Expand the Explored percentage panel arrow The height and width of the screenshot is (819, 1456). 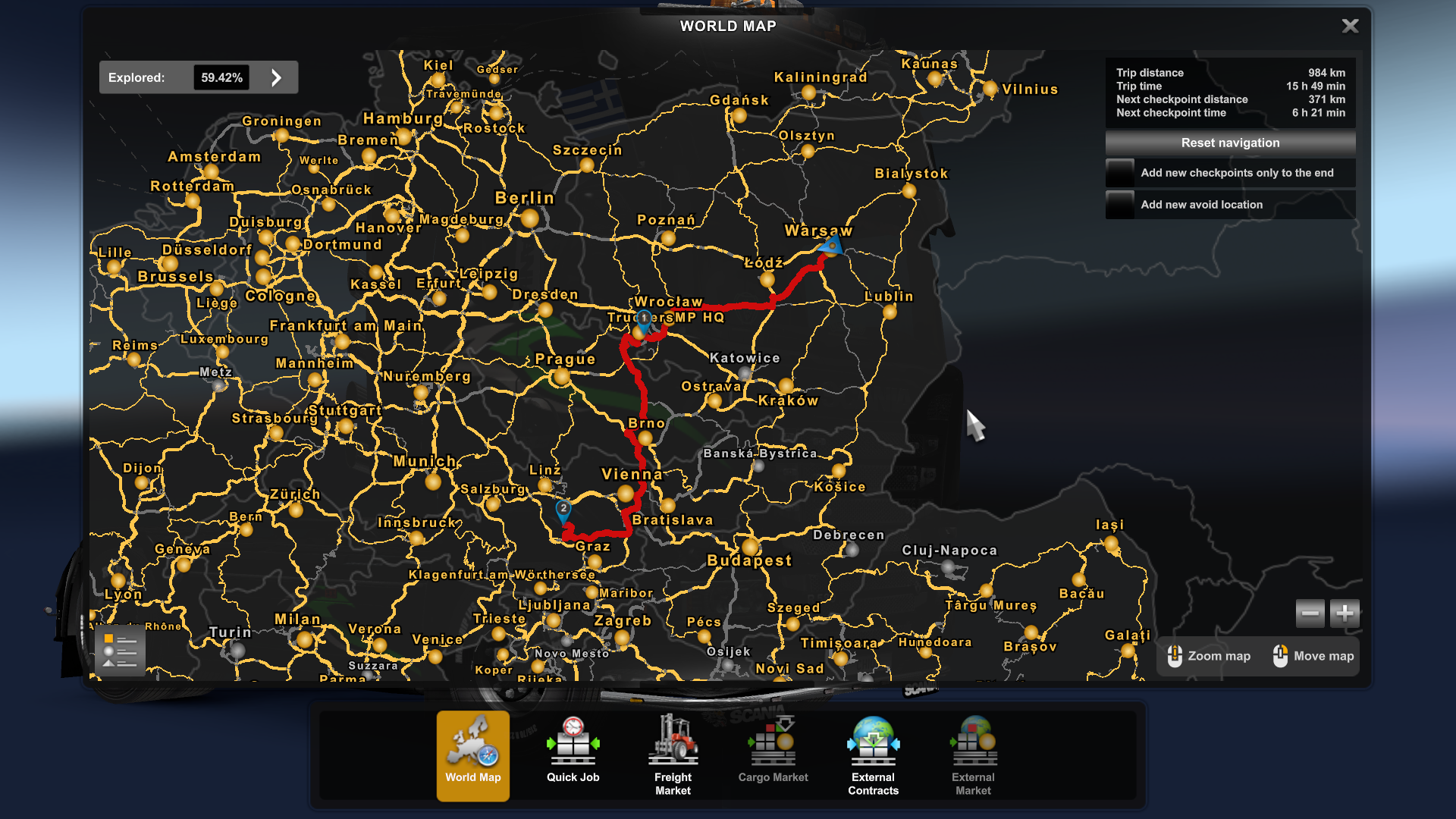coord(276,77)
